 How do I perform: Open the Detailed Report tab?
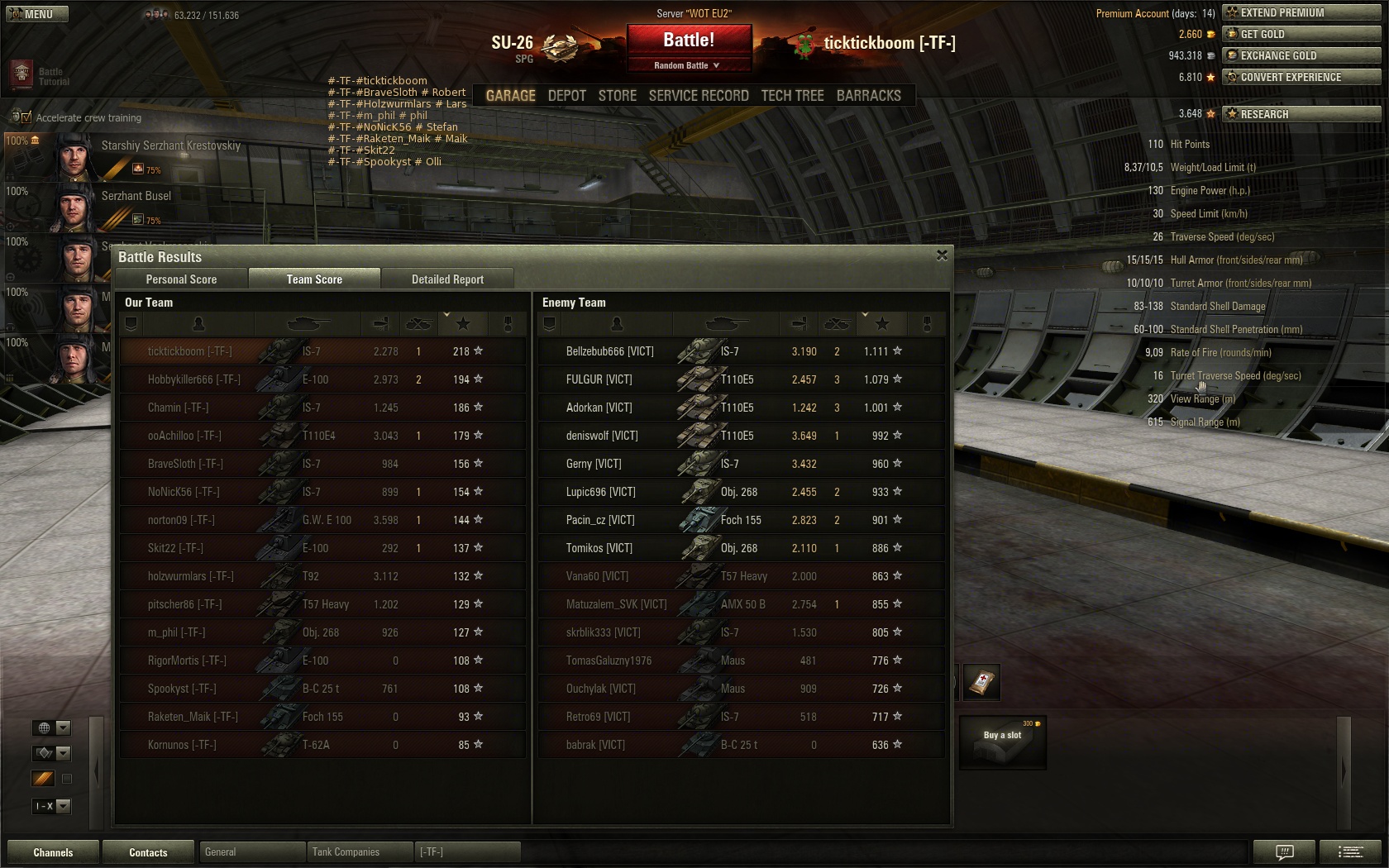[447, 279]
